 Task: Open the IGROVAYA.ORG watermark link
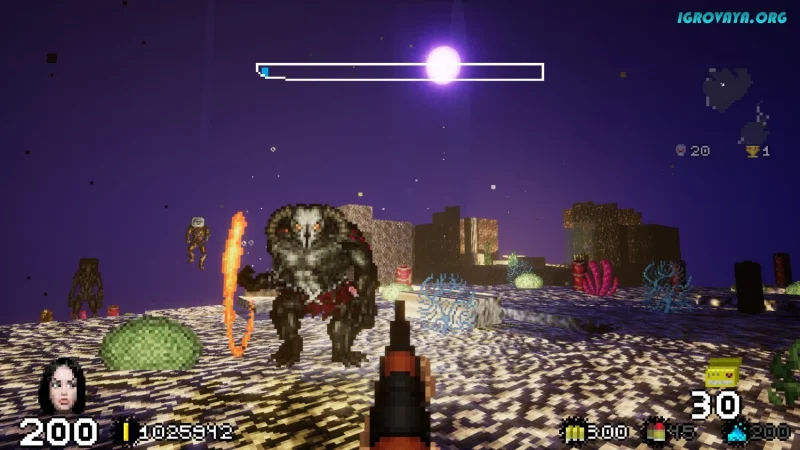734,17
